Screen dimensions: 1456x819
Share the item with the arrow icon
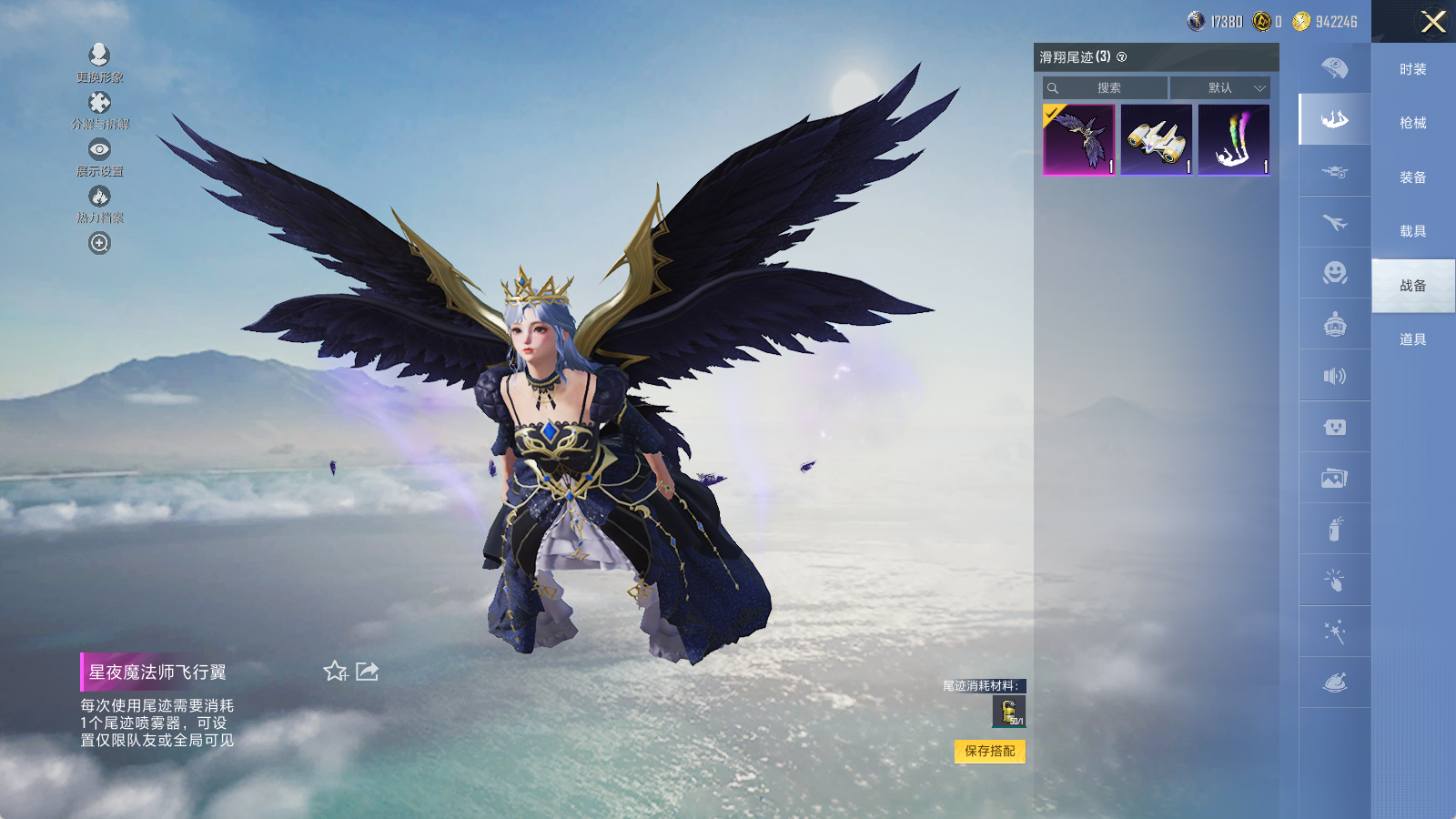click(368, 672)
